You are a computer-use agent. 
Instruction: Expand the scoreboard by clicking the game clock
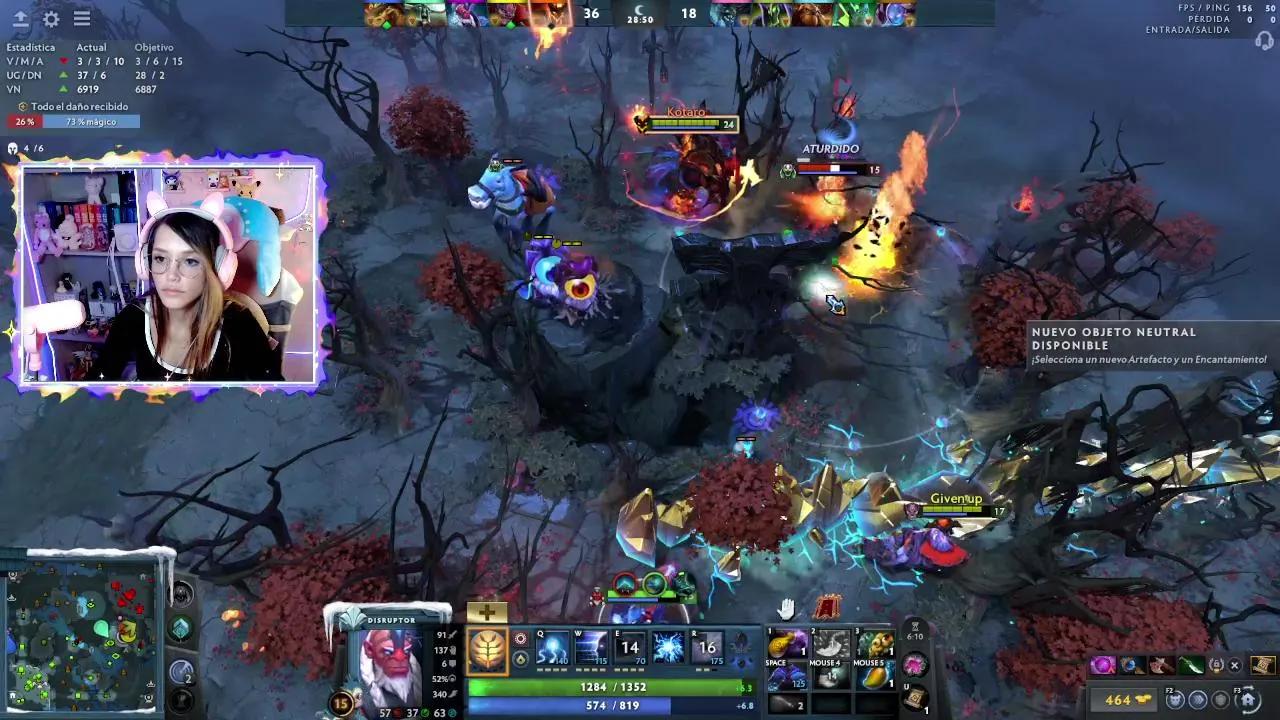640,20
